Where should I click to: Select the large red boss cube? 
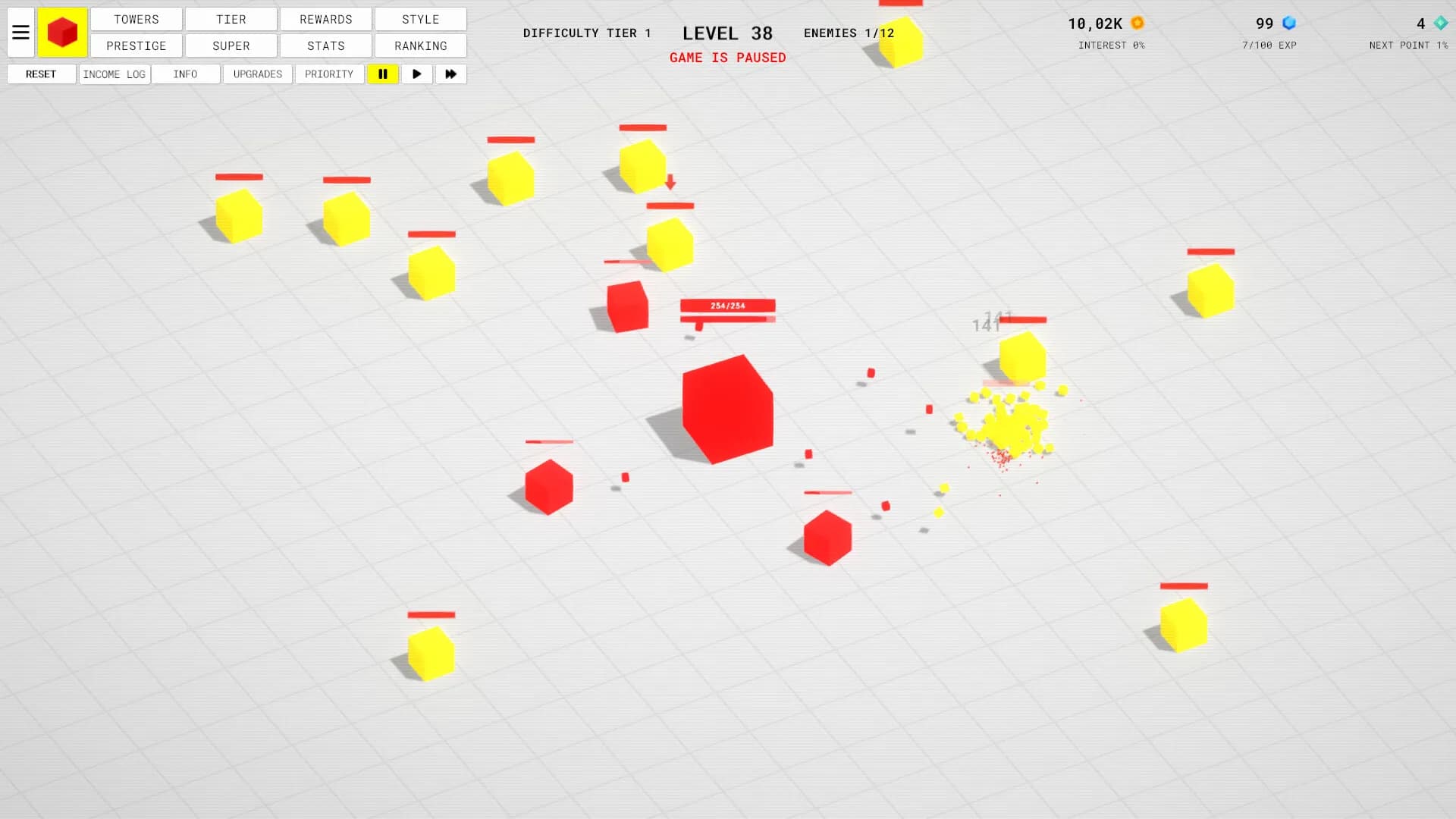pos(728,406)
